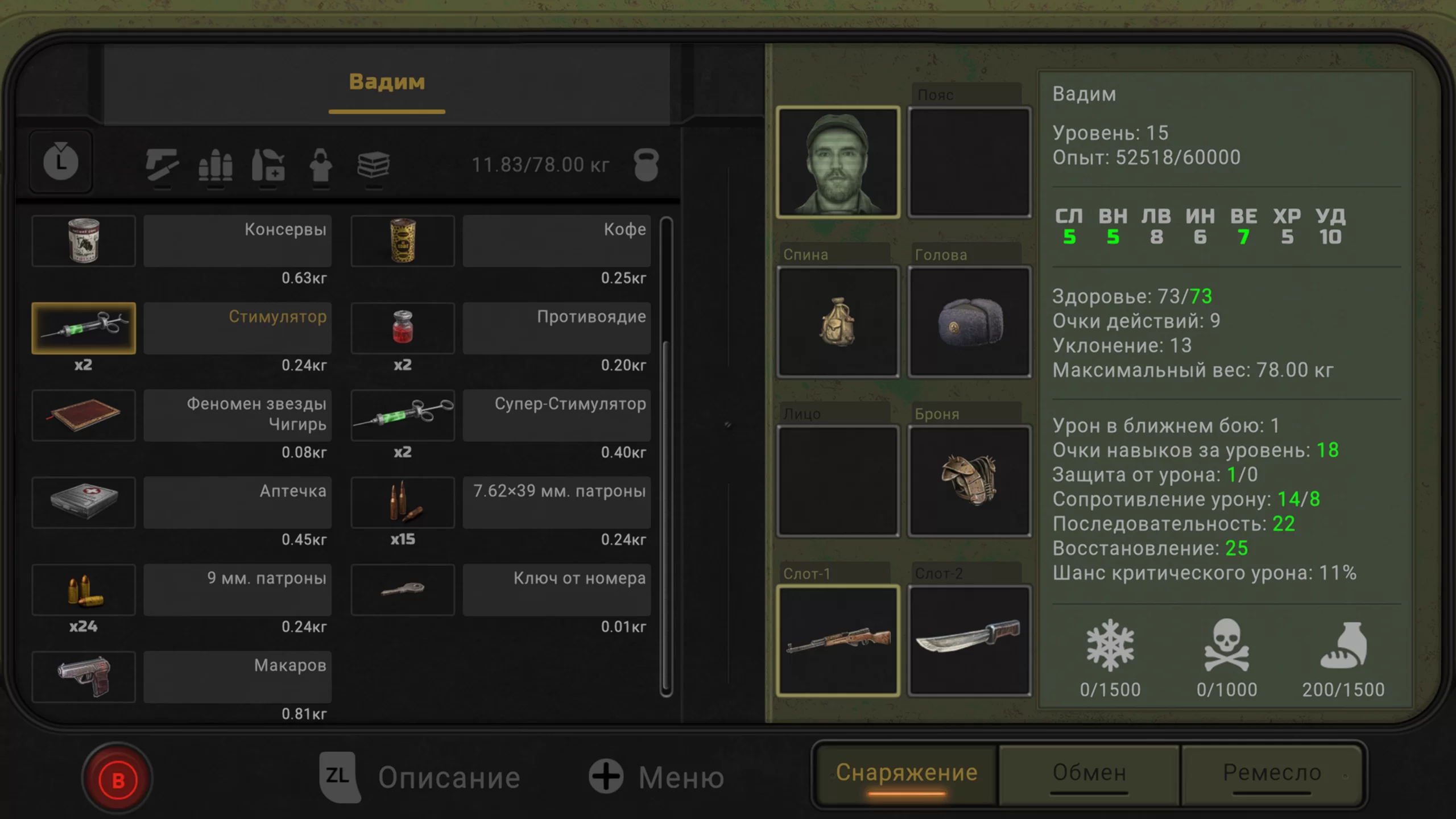
Task: Click the ushanka hat in Голова slot
Action: pos(969,321)
